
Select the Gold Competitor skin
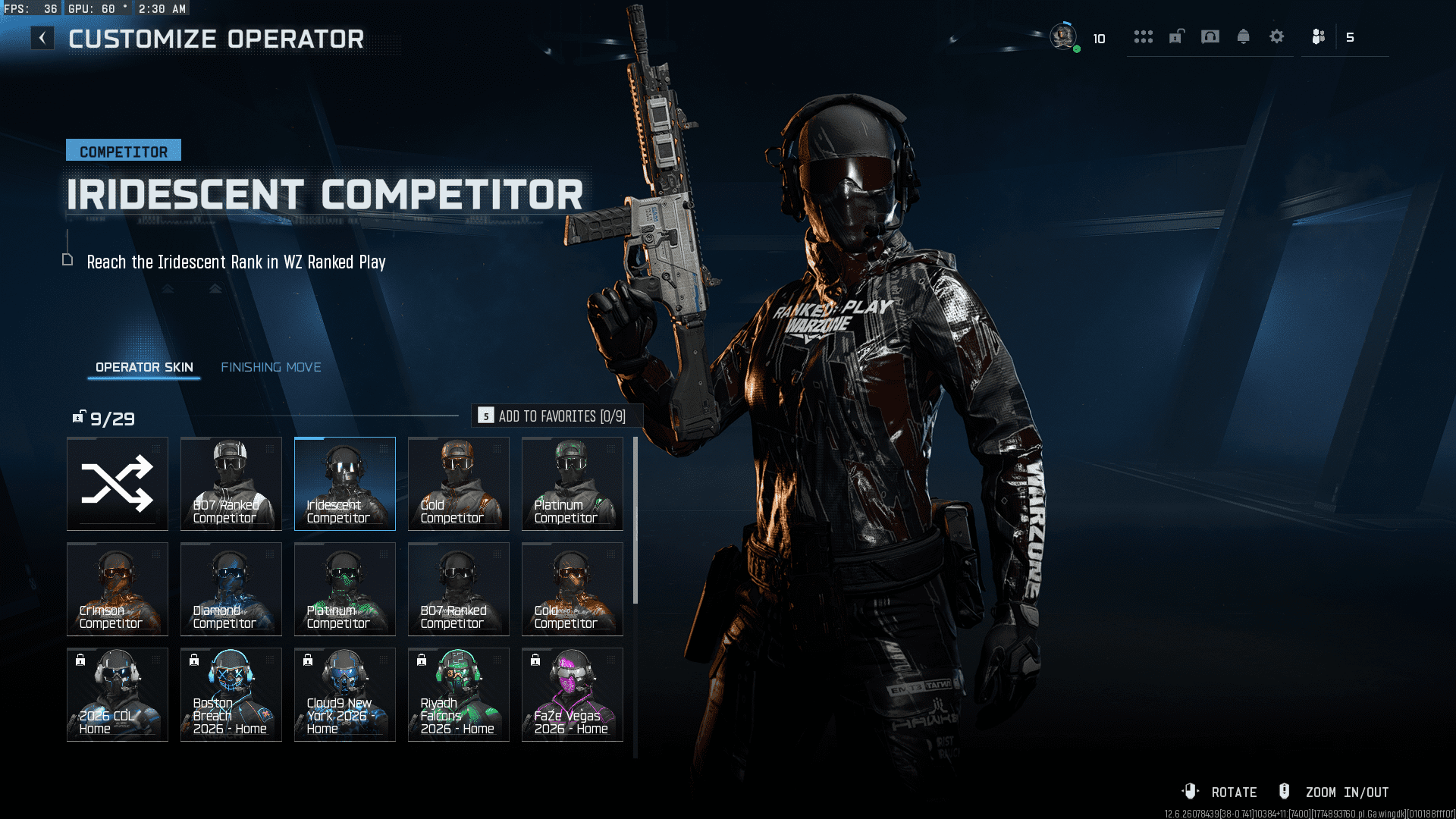point(458,483)
